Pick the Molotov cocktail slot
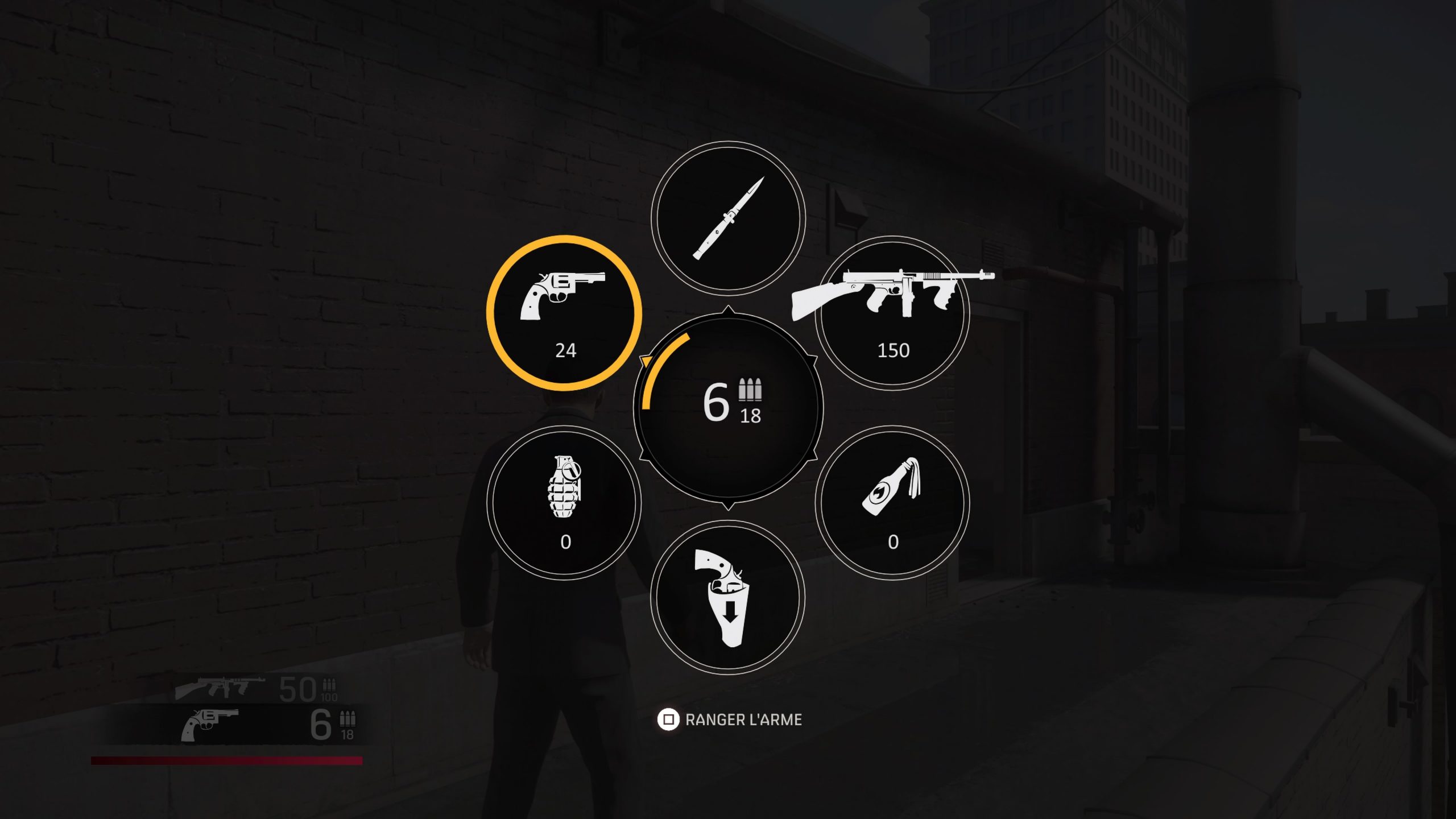Viewport: 1456px width, 819px height. tap(892, 503)
